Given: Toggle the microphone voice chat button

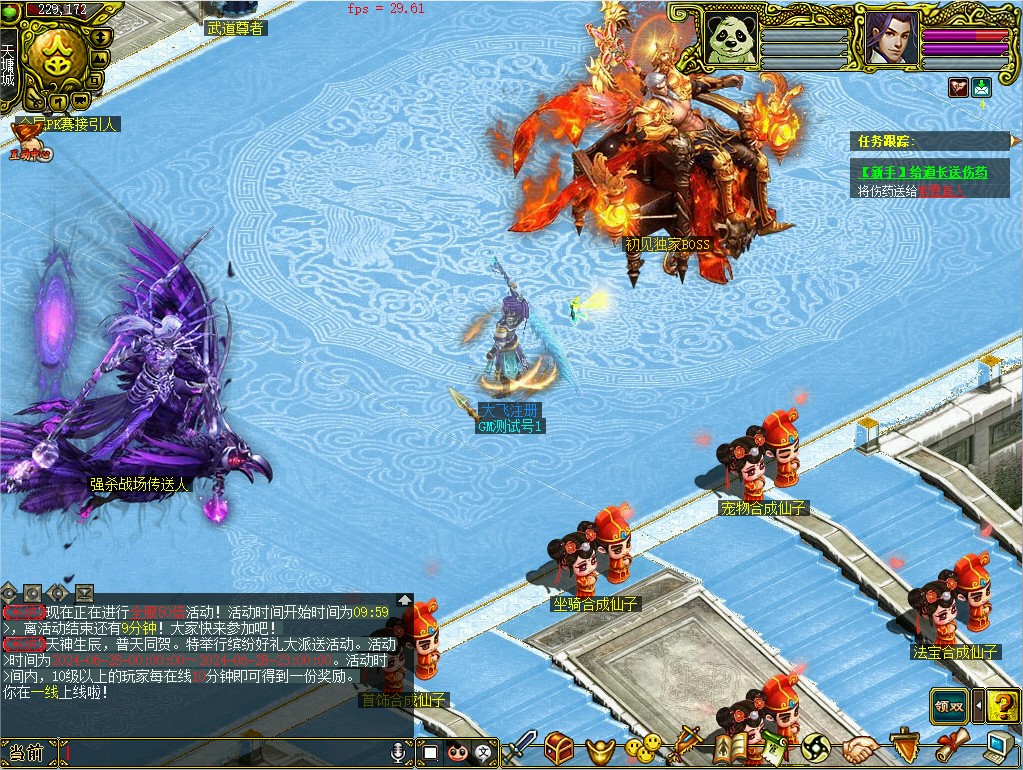Looking at the screenshot, I should pyautogui.click(x=399, y=752).
